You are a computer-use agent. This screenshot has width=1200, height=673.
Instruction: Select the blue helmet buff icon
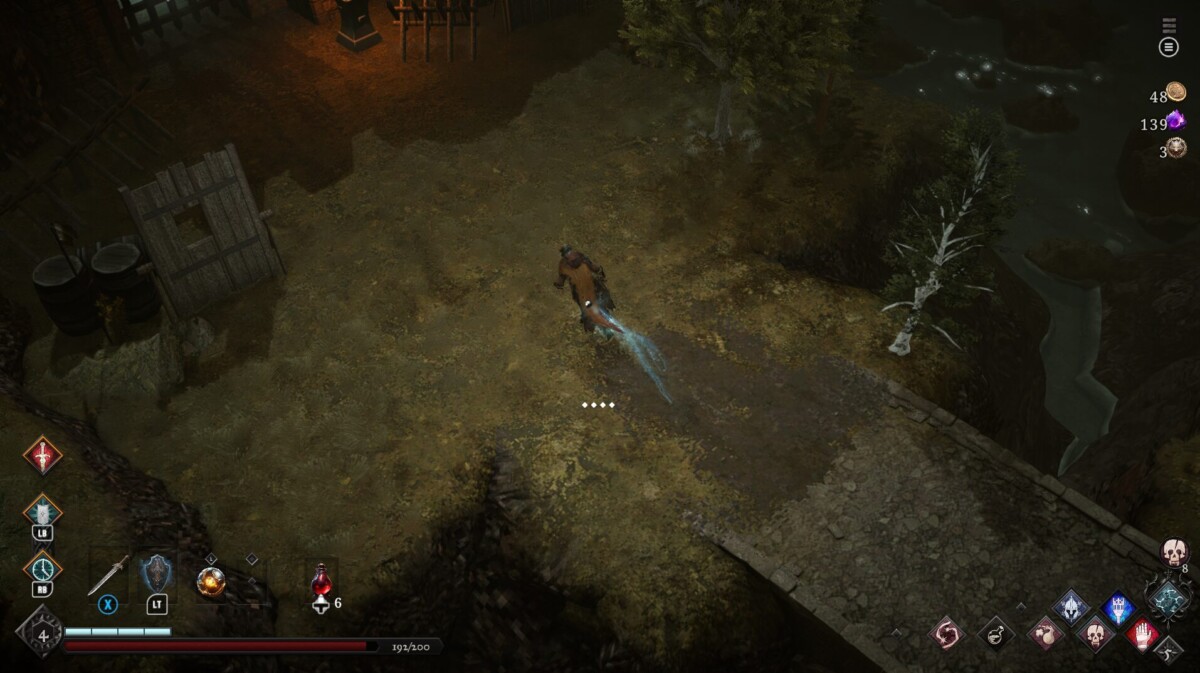click(x=1071, y=607)
